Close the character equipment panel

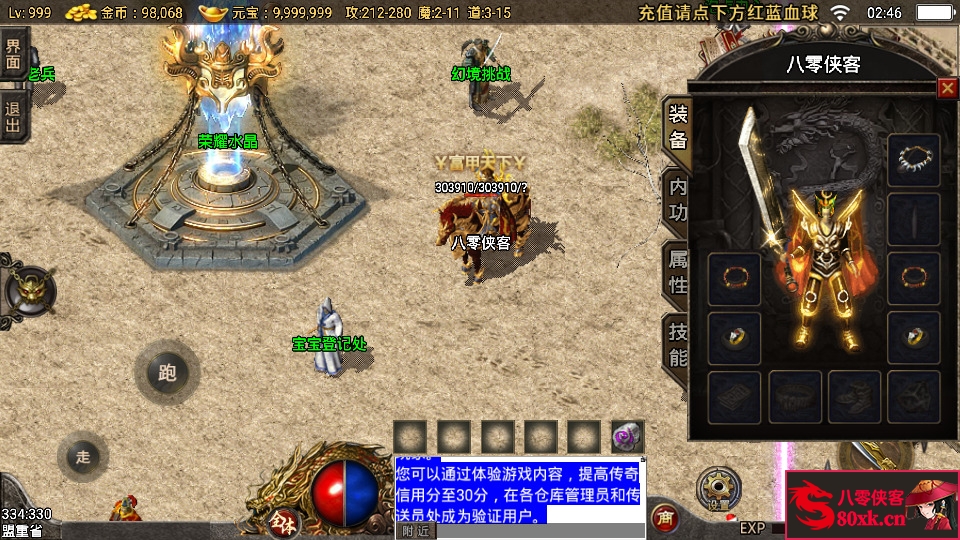coord(946,88)
